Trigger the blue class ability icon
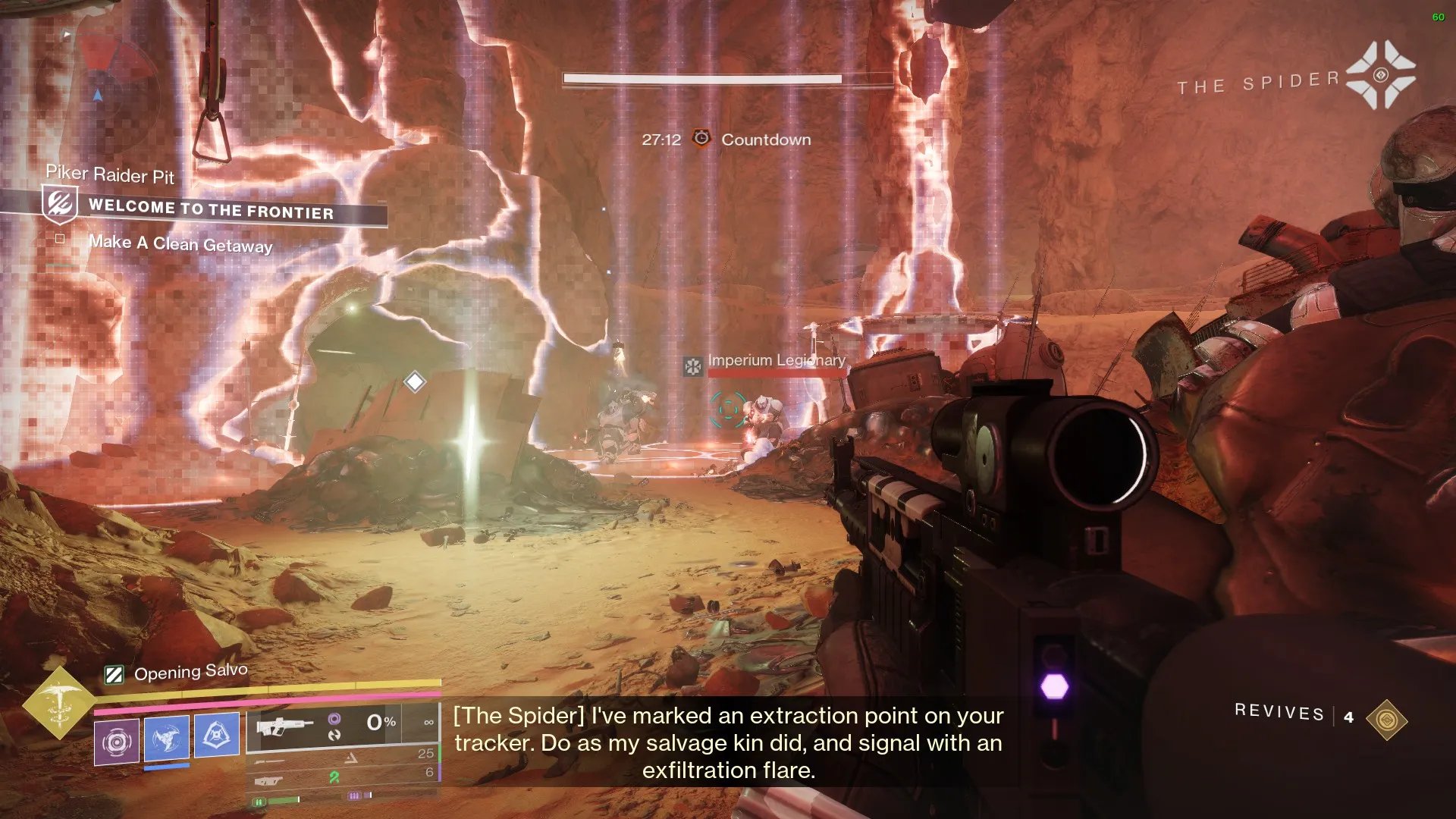 pyautogui.click(x=217, y=734)
